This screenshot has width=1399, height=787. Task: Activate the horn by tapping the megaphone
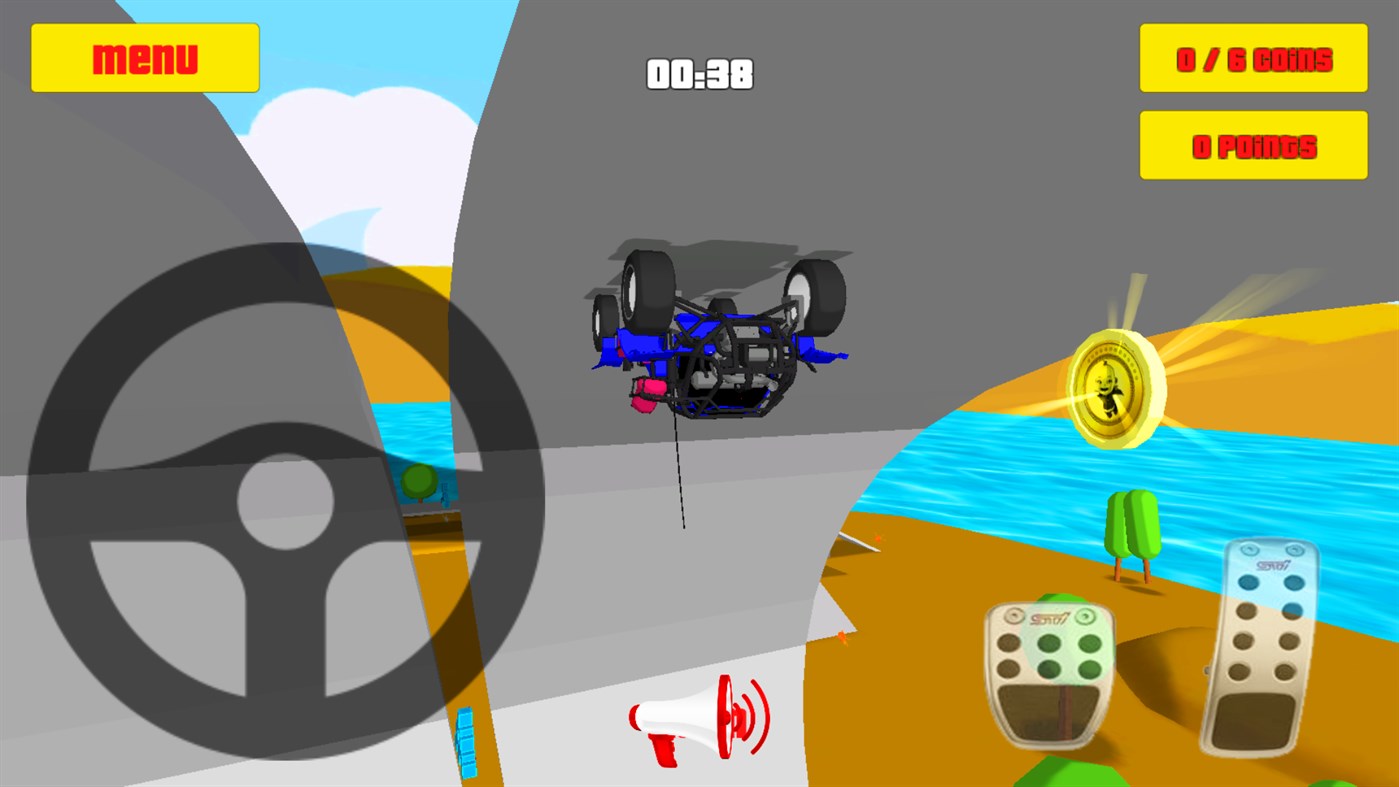[700, 720]
